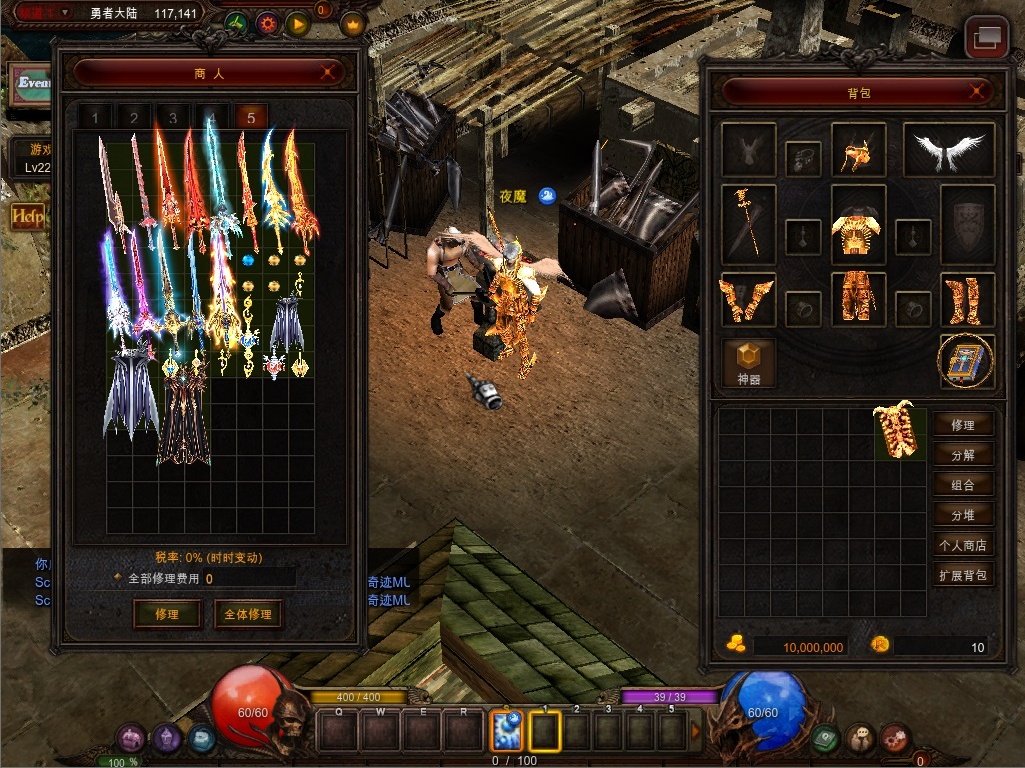Click the window toggle button at top right
This screenshot has width=1025, height=768.
(x=986, y=38)
